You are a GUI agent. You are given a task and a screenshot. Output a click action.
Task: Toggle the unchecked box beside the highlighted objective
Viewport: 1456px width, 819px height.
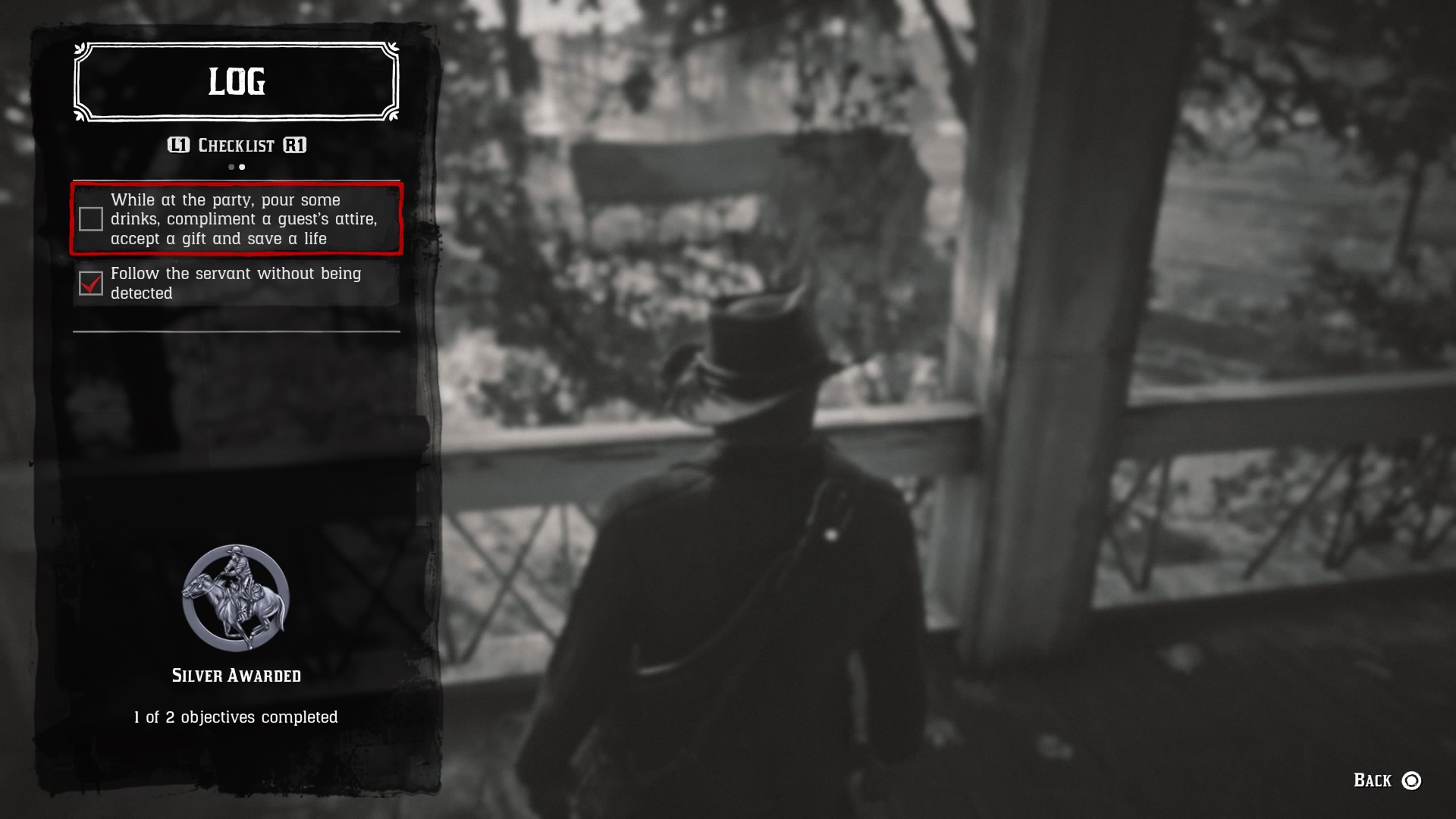point(91,219)
